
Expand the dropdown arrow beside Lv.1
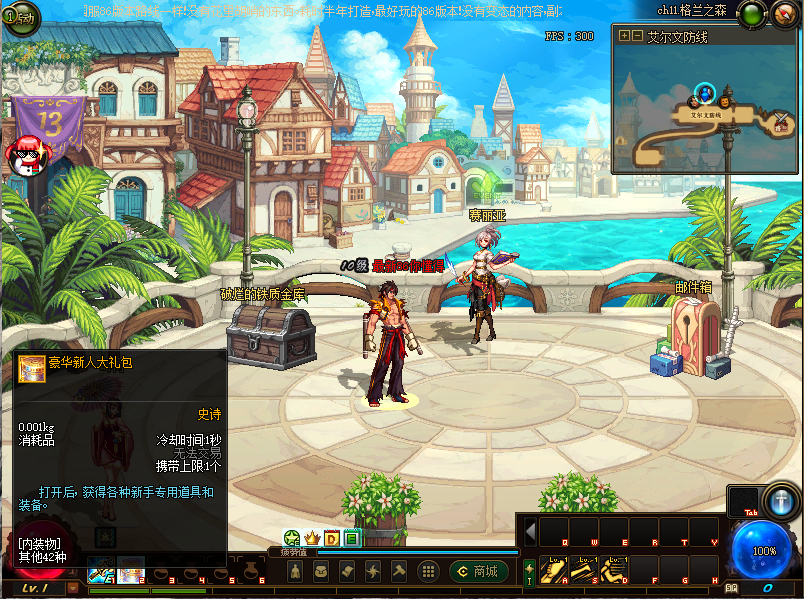(x=72, y=589)
